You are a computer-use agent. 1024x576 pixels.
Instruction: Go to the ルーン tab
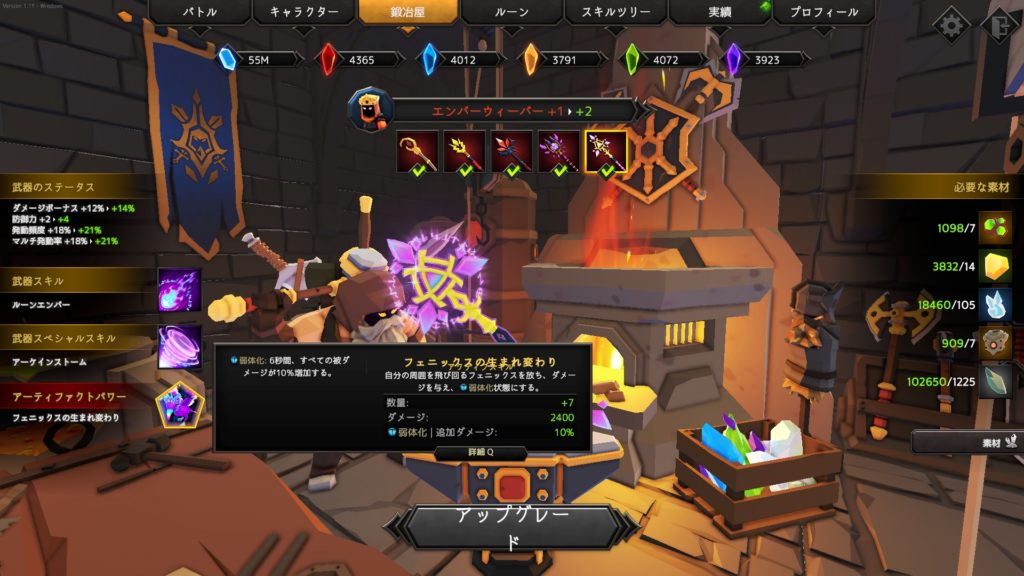point(512,13)
